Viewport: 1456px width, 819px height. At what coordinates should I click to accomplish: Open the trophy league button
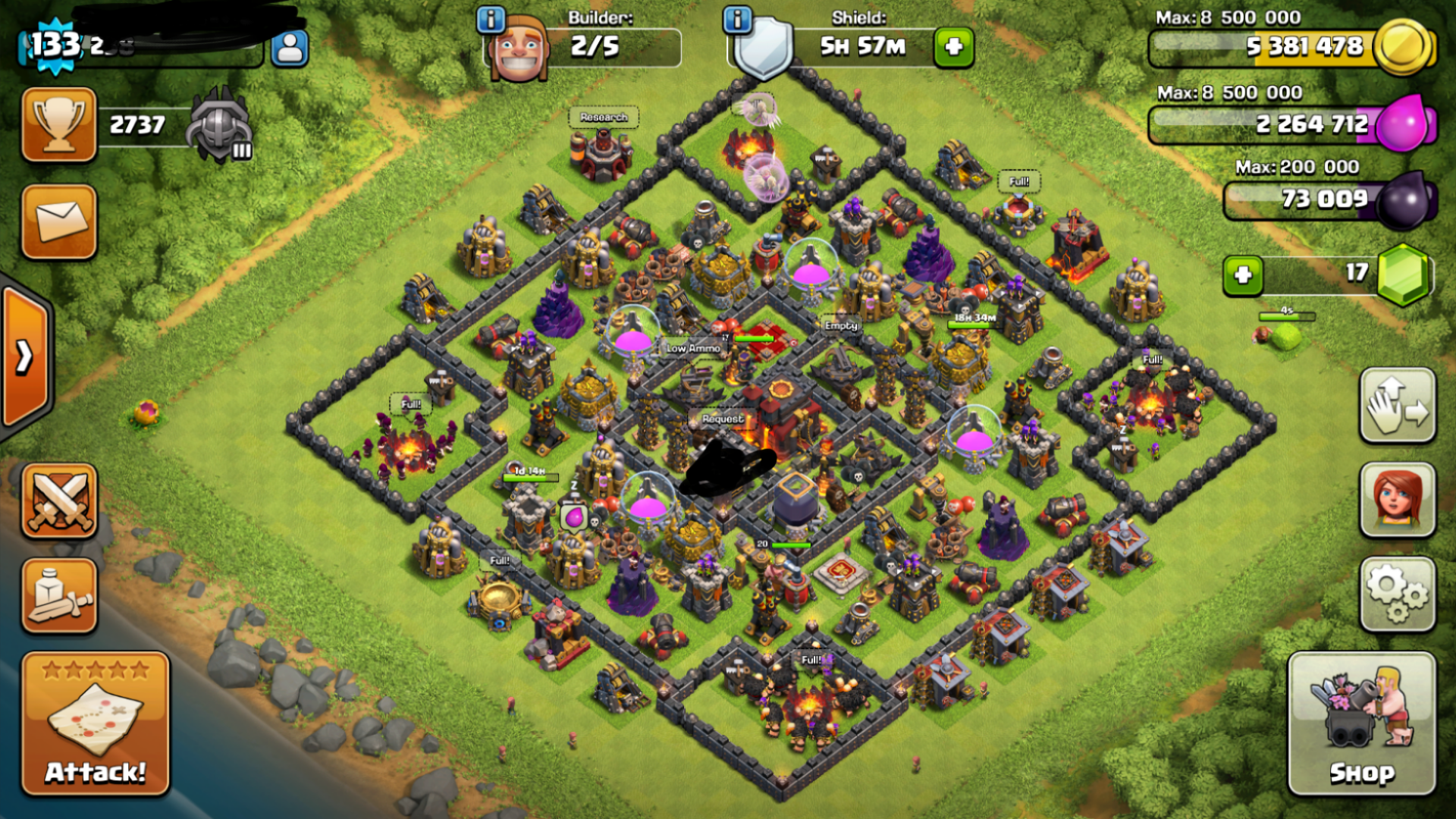[59, 124]
